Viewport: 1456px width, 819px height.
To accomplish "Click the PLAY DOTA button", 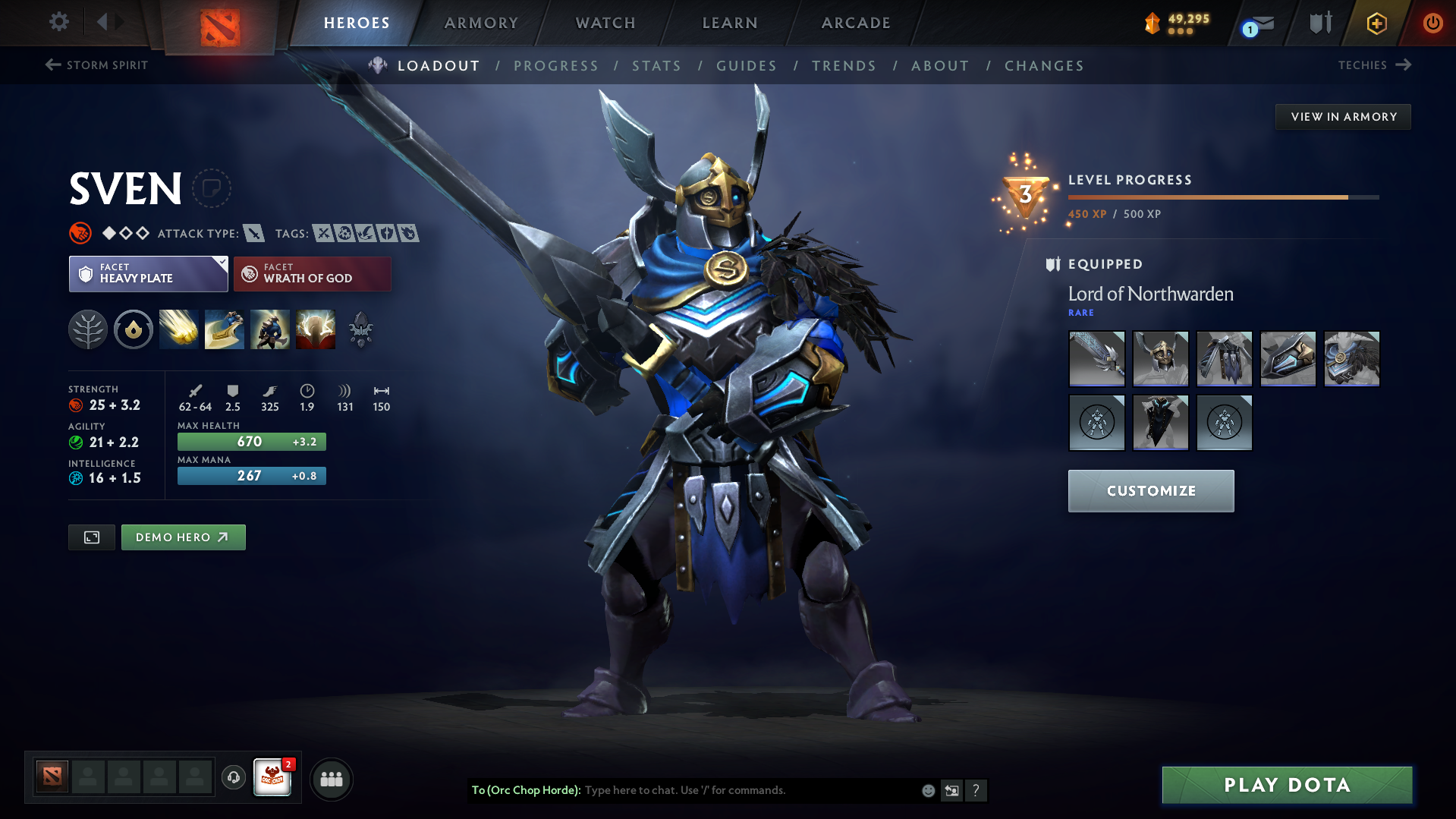I will tap(1286, 785).
